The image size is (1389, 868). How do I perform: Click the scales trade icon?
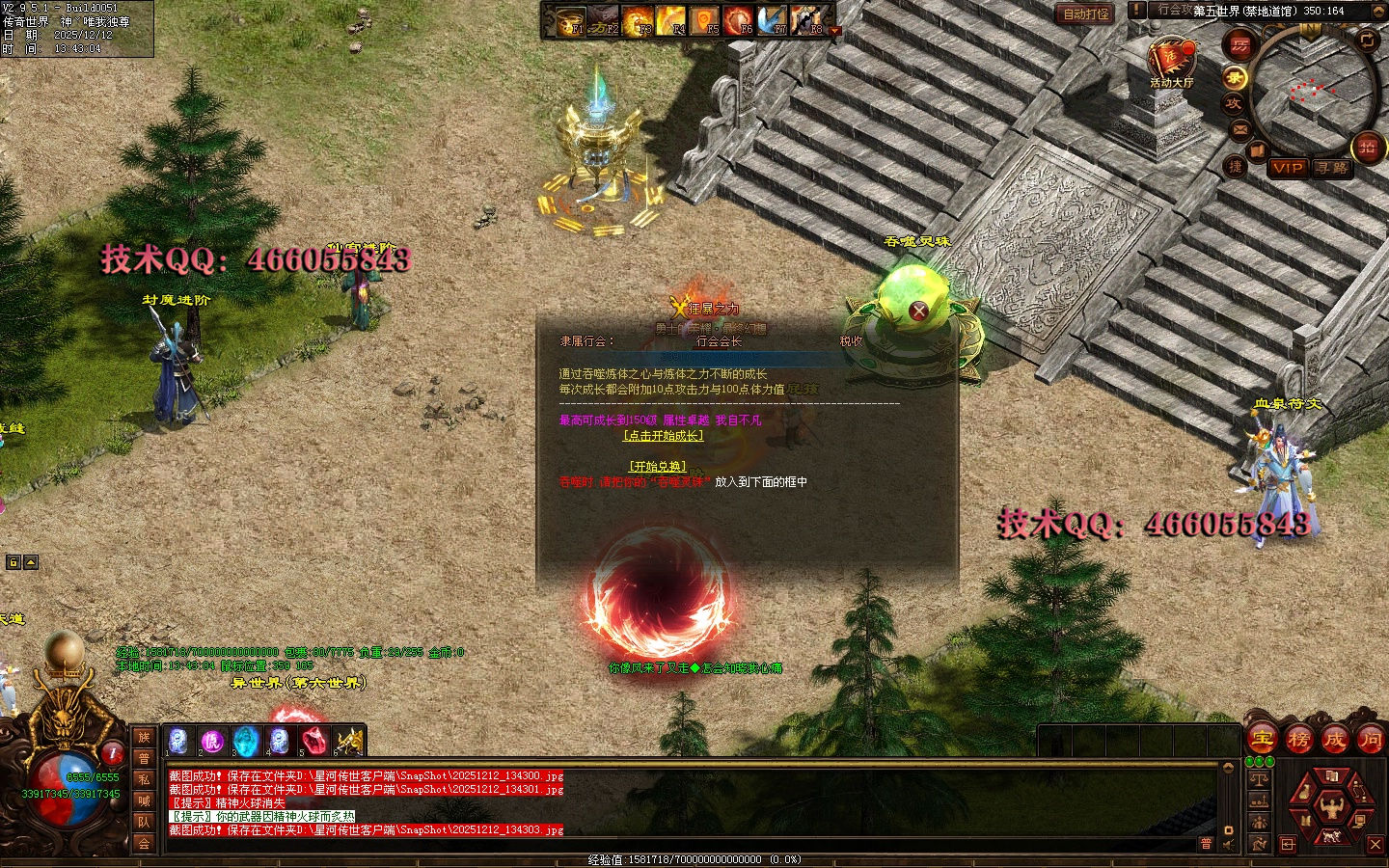click(1259, 777)
